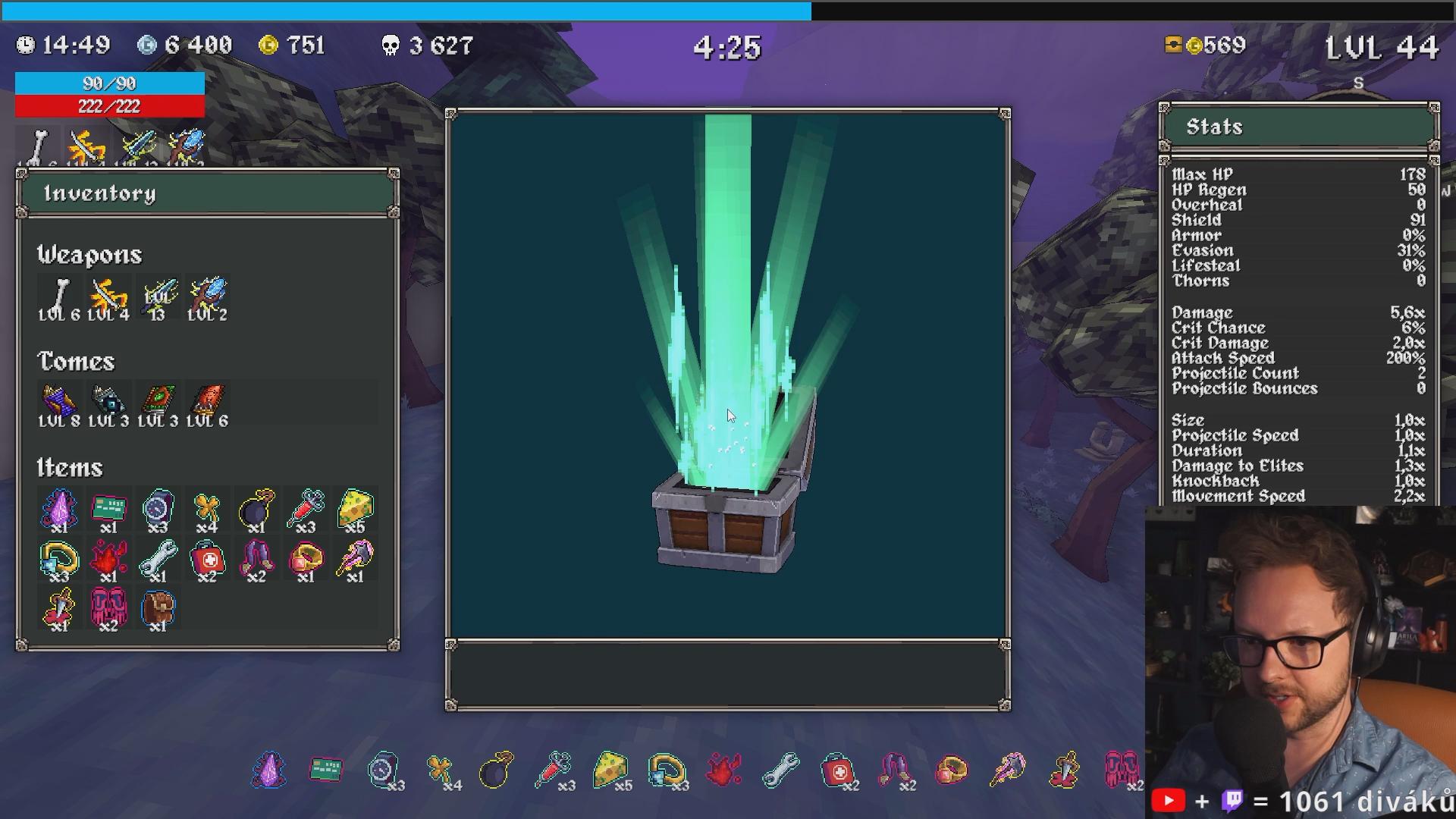Select the blue crystal staff weapon

point(207,297)
